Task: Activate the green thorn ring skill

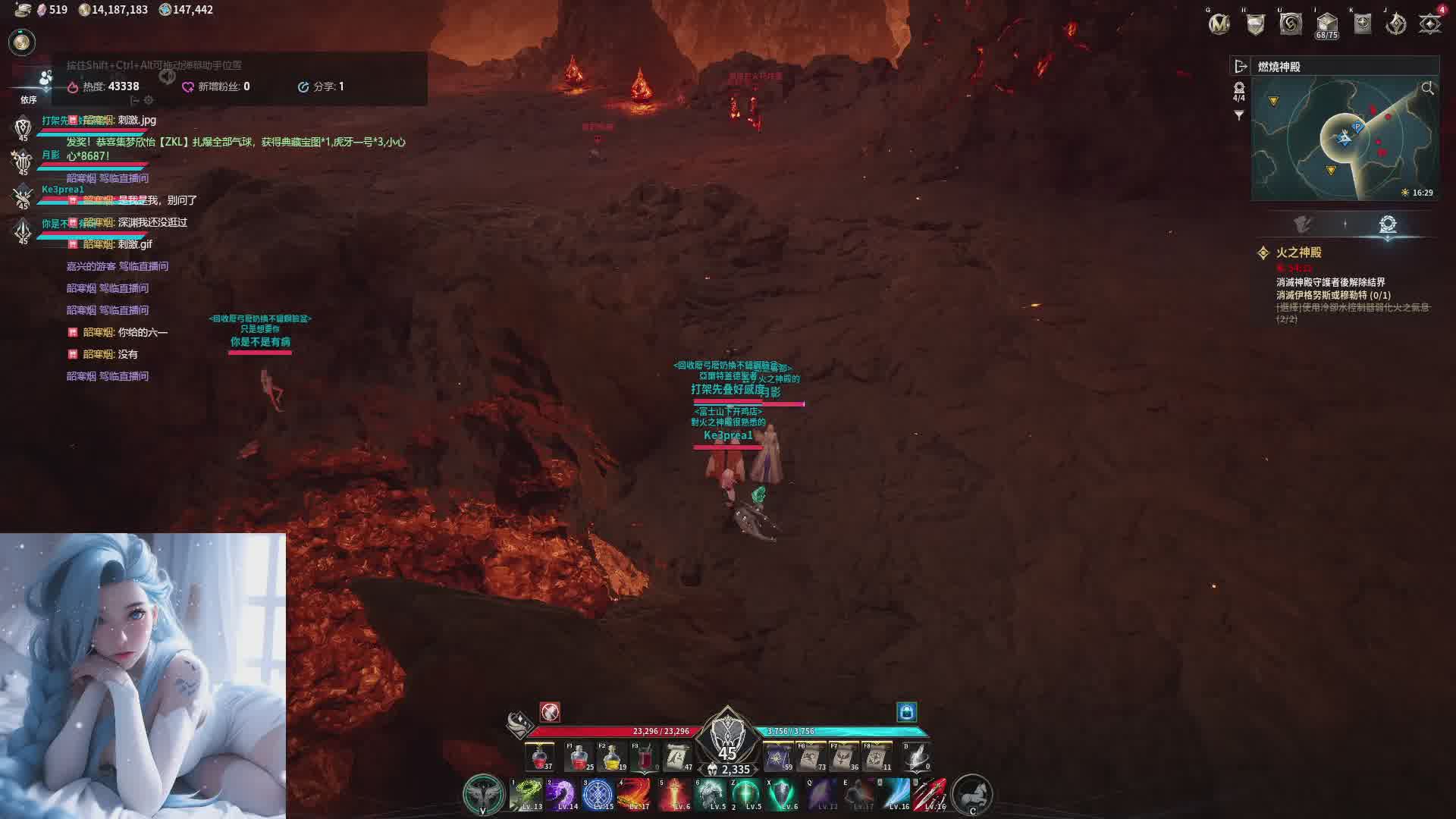Action: point(526,795)
